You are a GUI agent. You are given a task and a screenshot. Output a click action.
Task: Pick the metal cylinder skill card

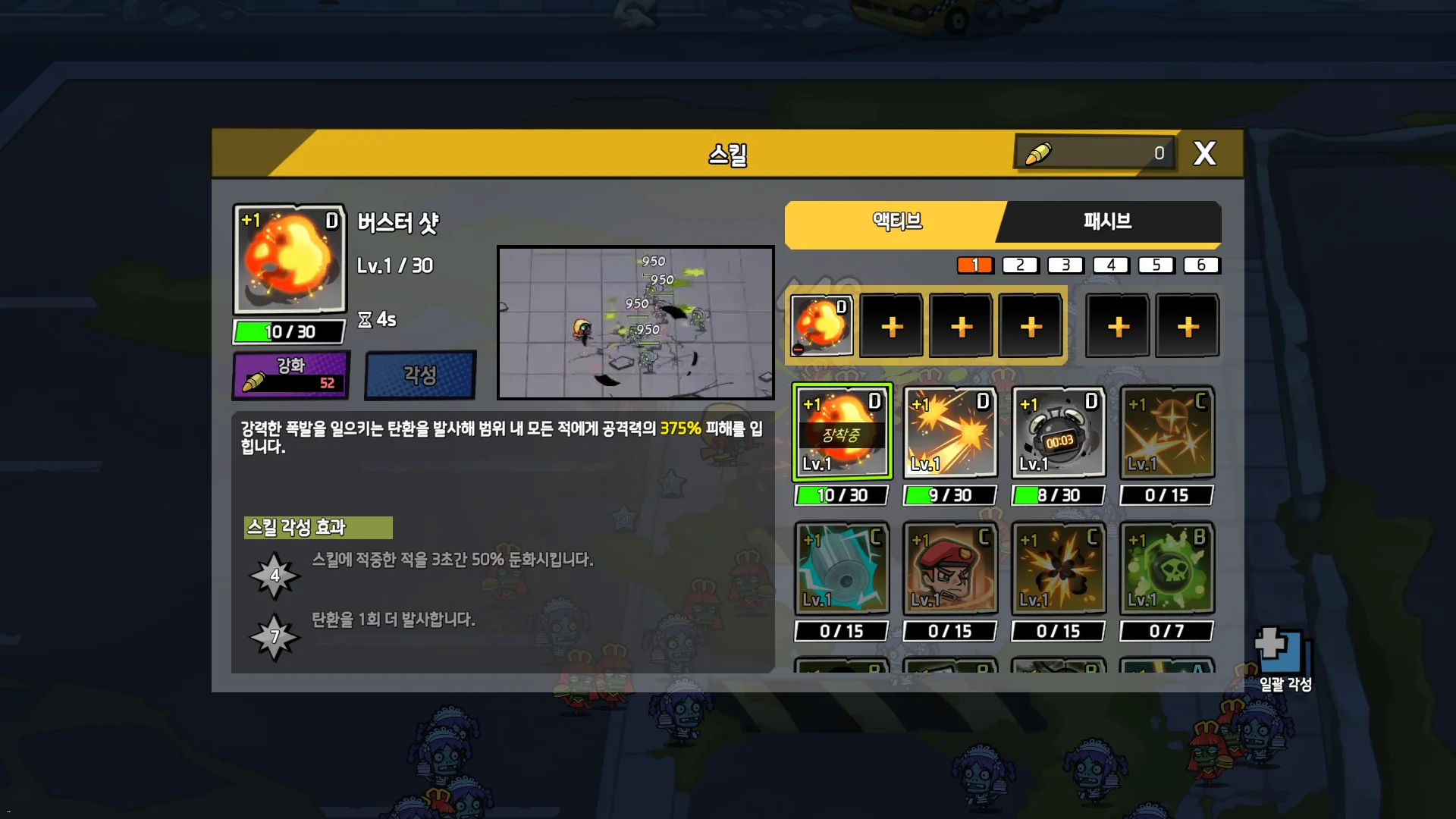[x=842, y=568]
